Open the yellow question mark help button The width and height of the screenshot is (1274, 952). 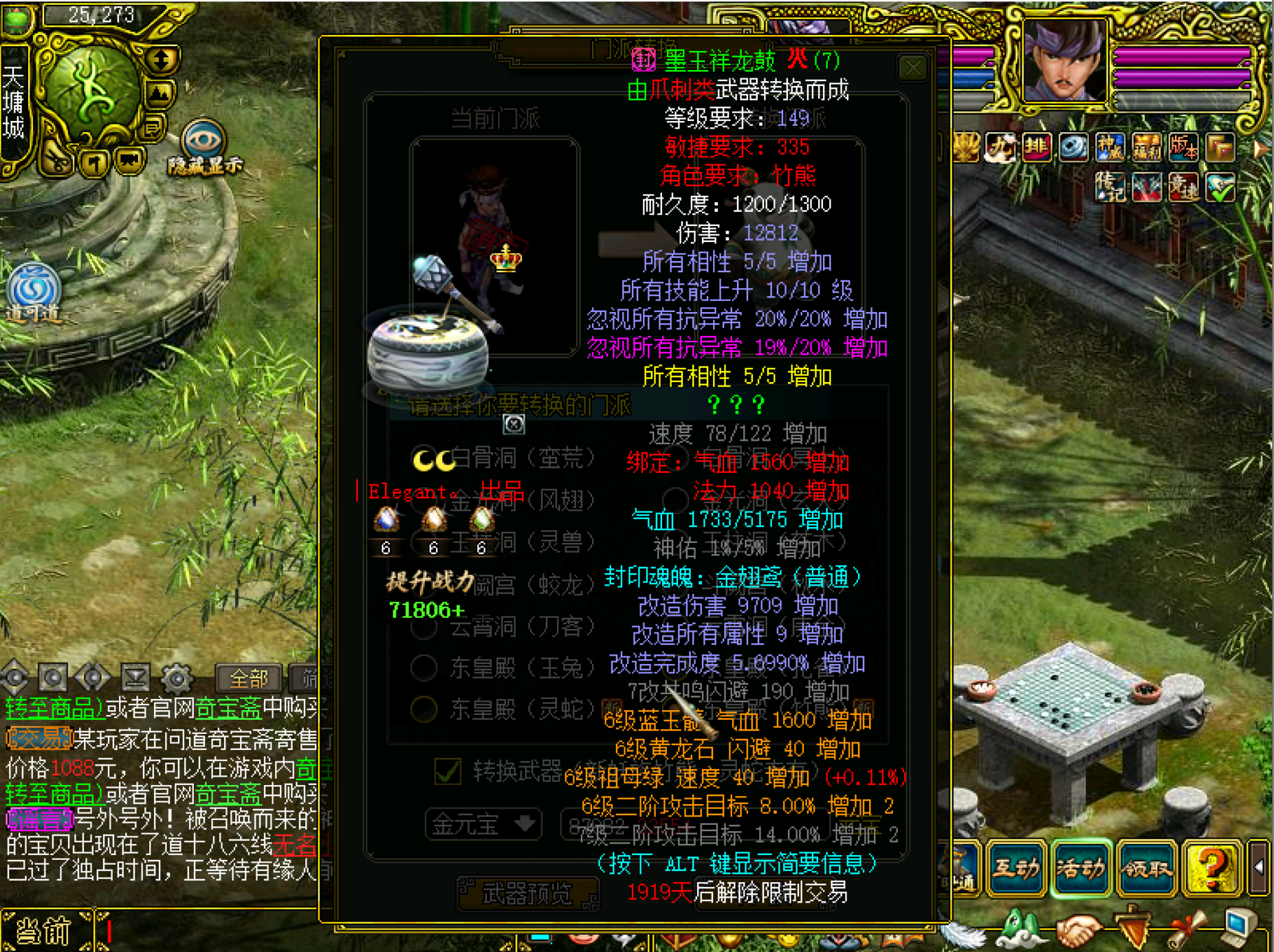pyautogui.click(x=1211, y=869)
